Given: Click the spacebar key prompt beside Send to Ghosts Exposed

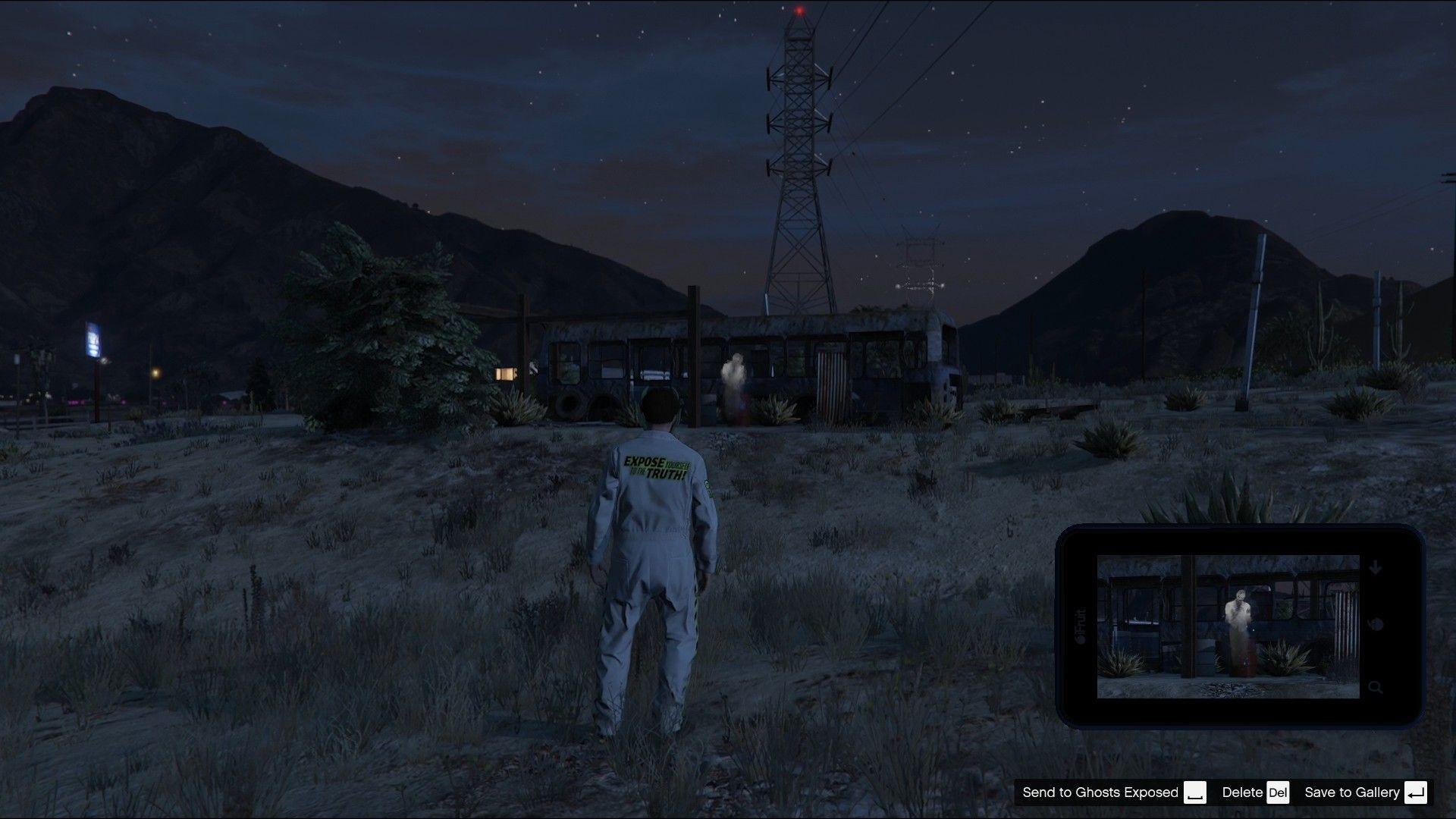Looking at the screenshot, I should (1196, 792).
